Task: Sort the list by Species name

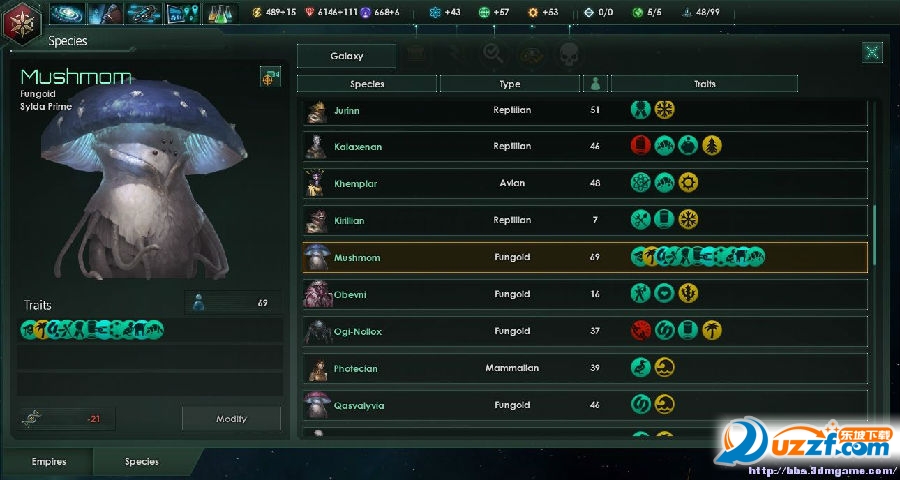Action: tap(367, 84)
